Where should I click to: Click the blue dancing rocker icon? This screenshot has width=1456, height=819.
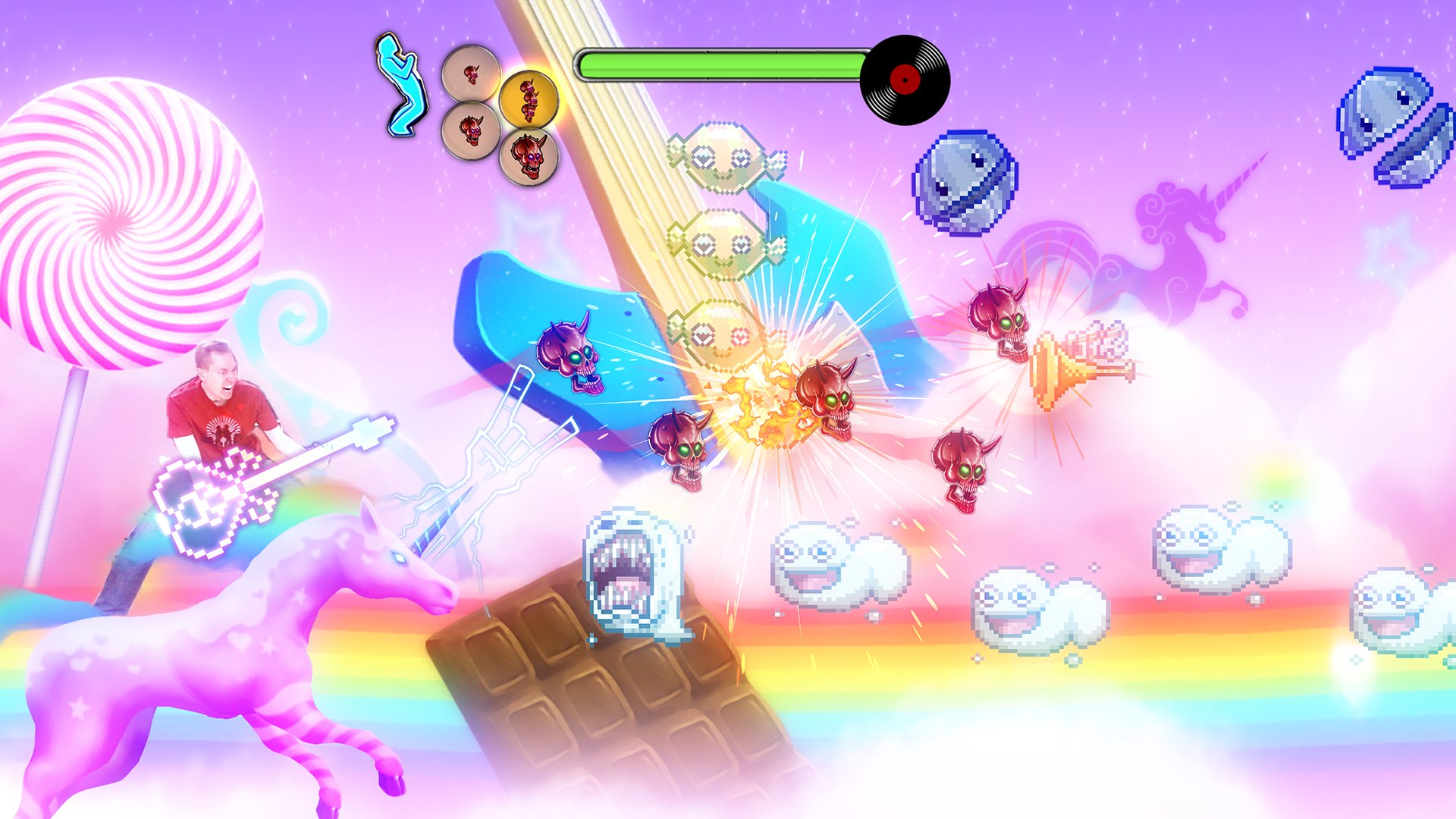click(402, 83)
